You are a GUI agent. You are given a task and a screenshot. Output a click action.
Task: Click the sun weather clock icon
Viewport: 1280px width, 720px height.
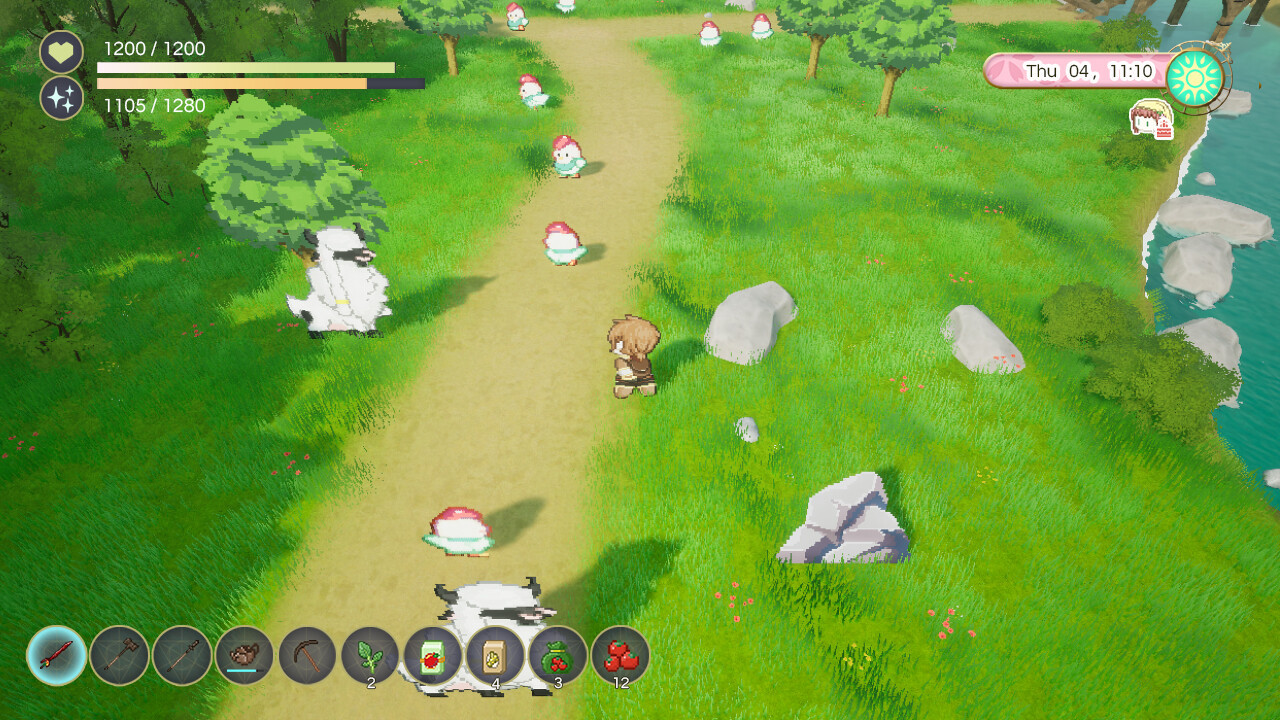1195,76
